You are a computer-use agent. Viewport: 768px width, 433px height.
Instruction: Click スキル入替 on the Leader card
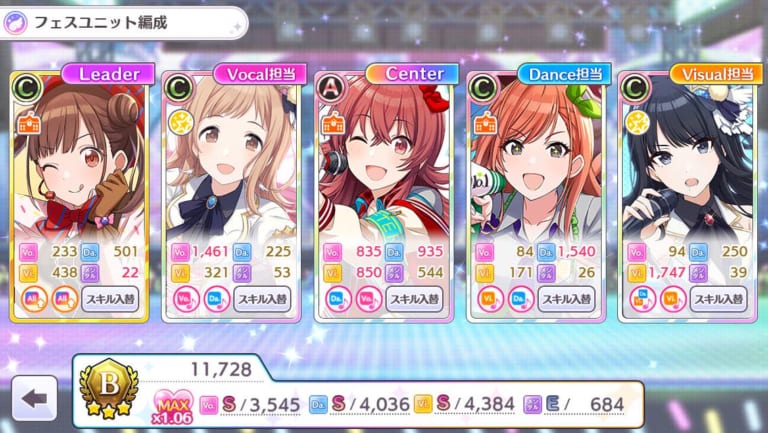pyautogui.click(x=110, y=298)
